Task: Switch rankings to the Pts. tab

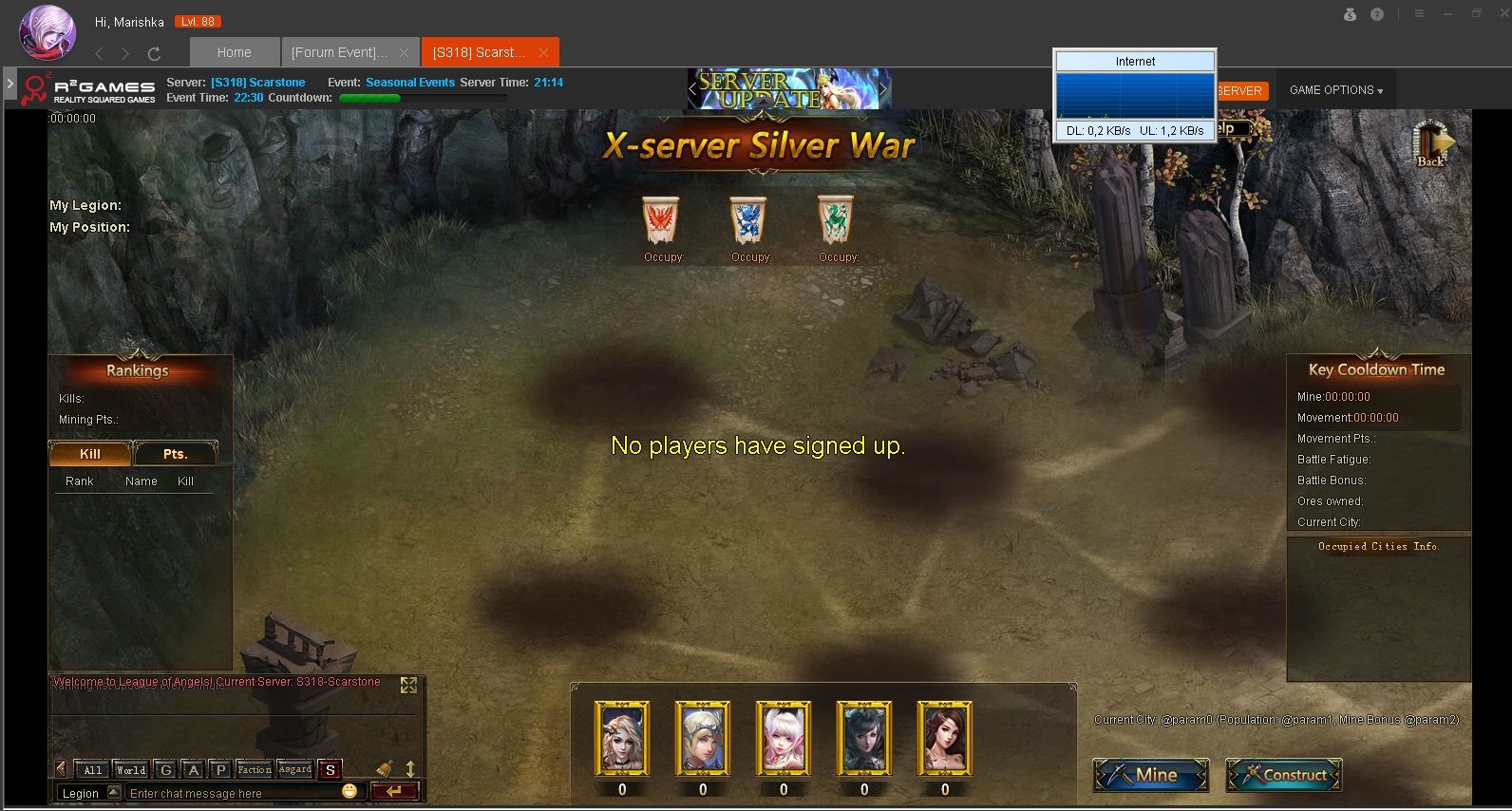Action: tap(176, 454)
